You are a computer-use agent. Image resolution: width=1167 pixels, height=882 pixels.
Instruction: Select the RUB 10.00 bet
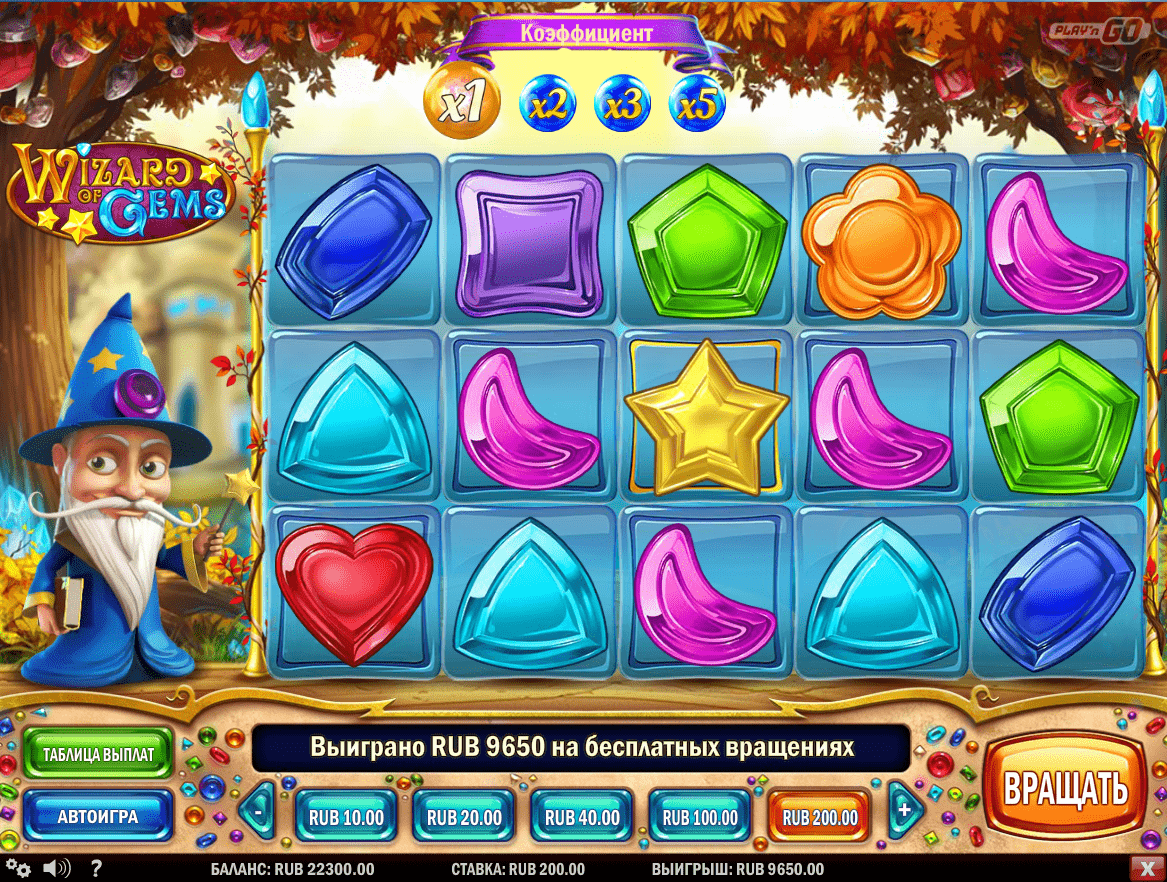coord(346,816)
